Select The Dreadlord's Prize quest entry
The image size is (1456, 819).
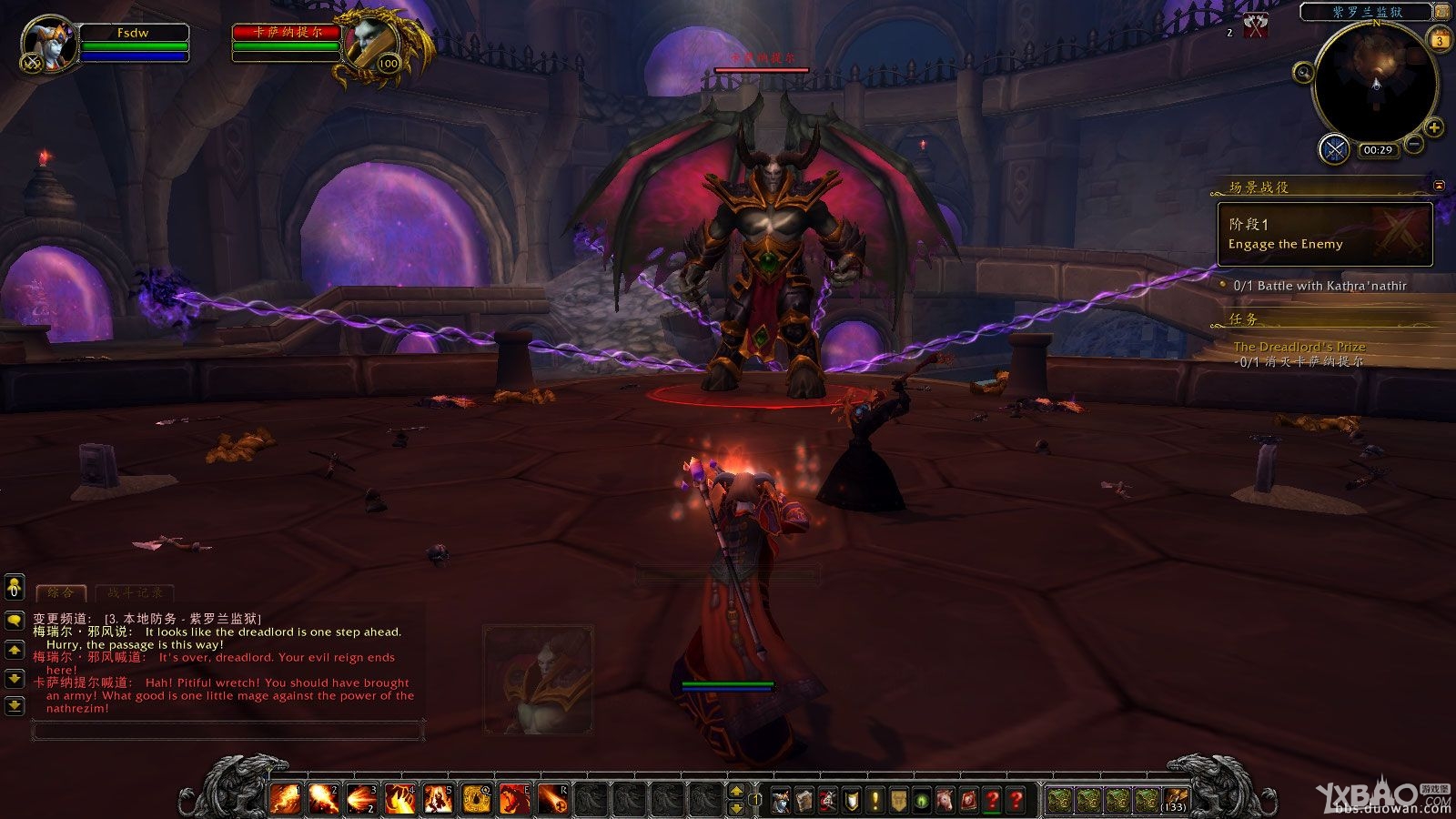tap(1299, 347)
